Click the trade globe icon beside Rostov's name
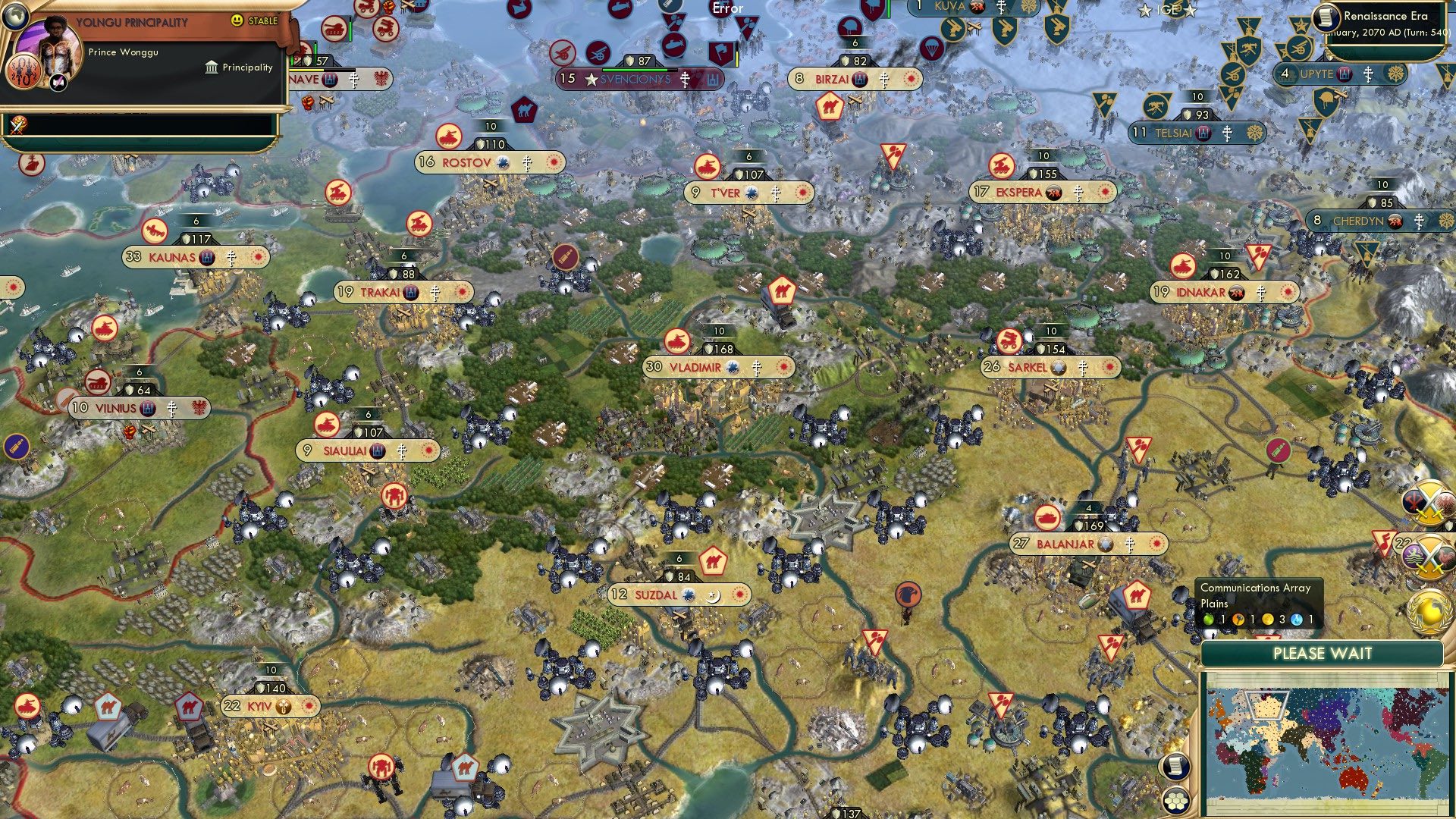1456x819 pixels. tap(501, 163)
